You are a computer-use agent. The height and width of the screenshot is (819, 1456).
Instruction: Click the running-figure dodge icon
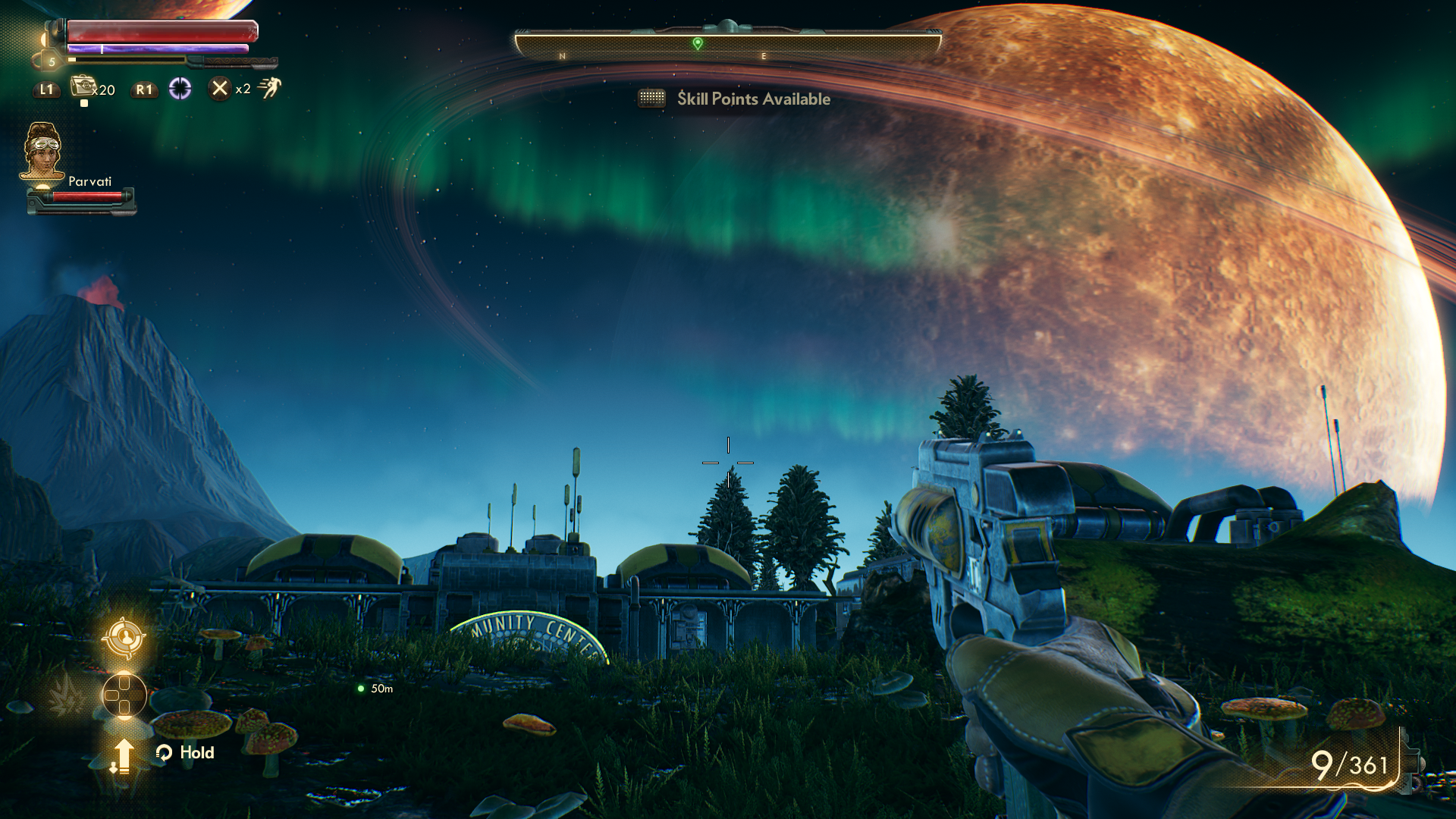(x=269, y=88)
